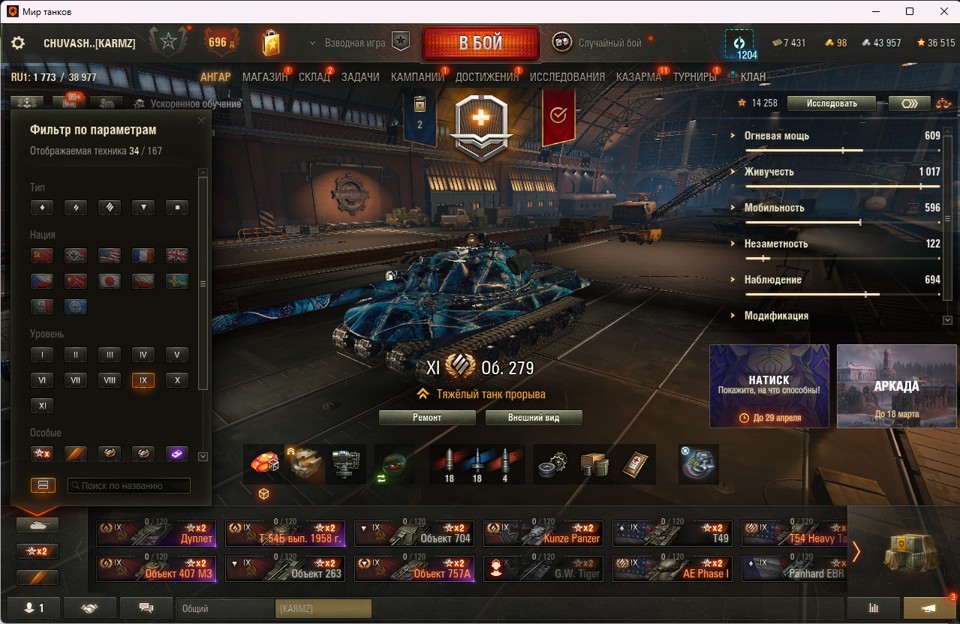Go to the КАЗАРМА tab

coord(638,77)
